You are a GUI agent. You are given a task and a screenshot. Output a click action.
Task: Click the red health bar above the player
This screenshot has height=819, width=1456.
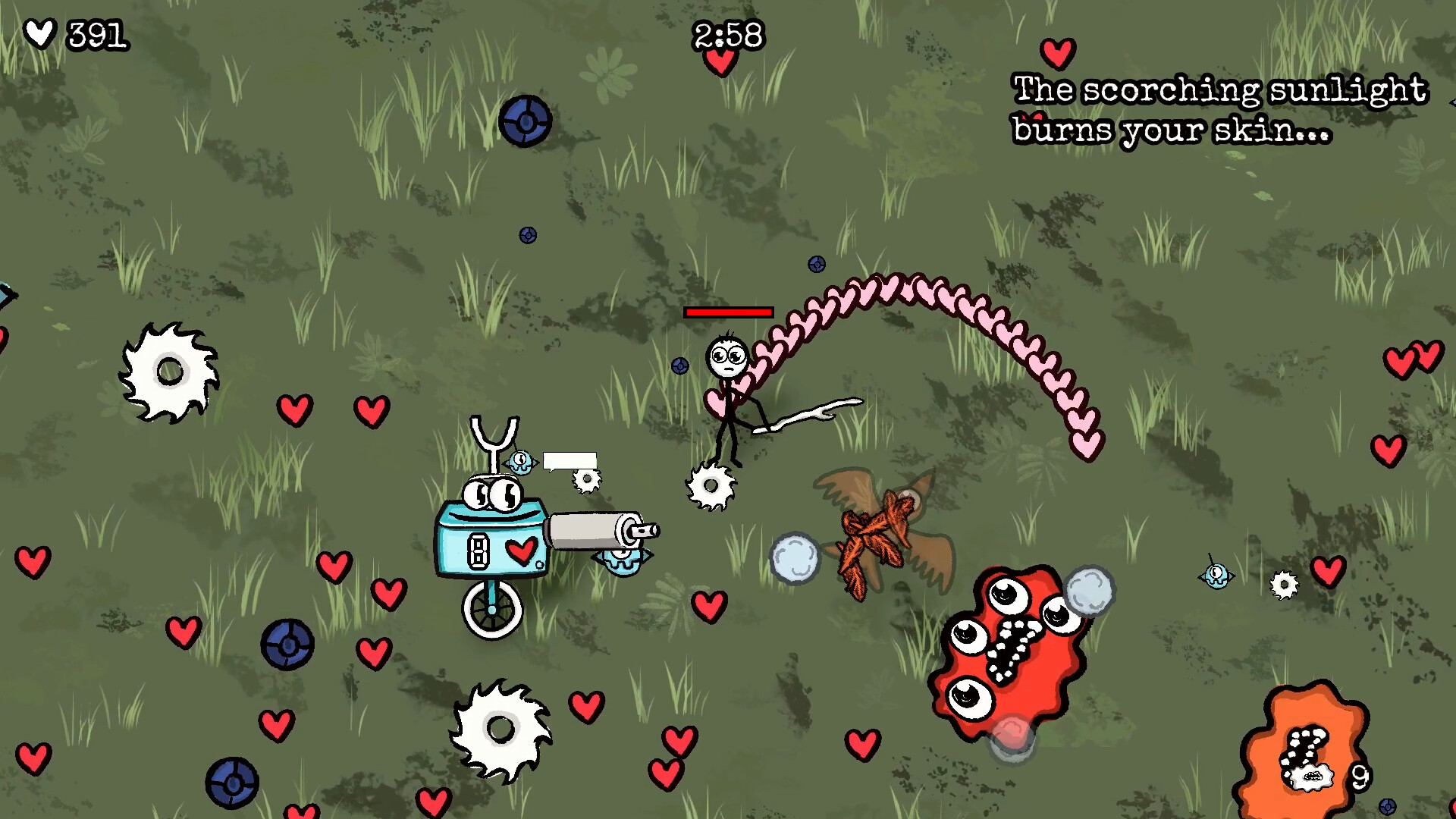pos(729,312)
